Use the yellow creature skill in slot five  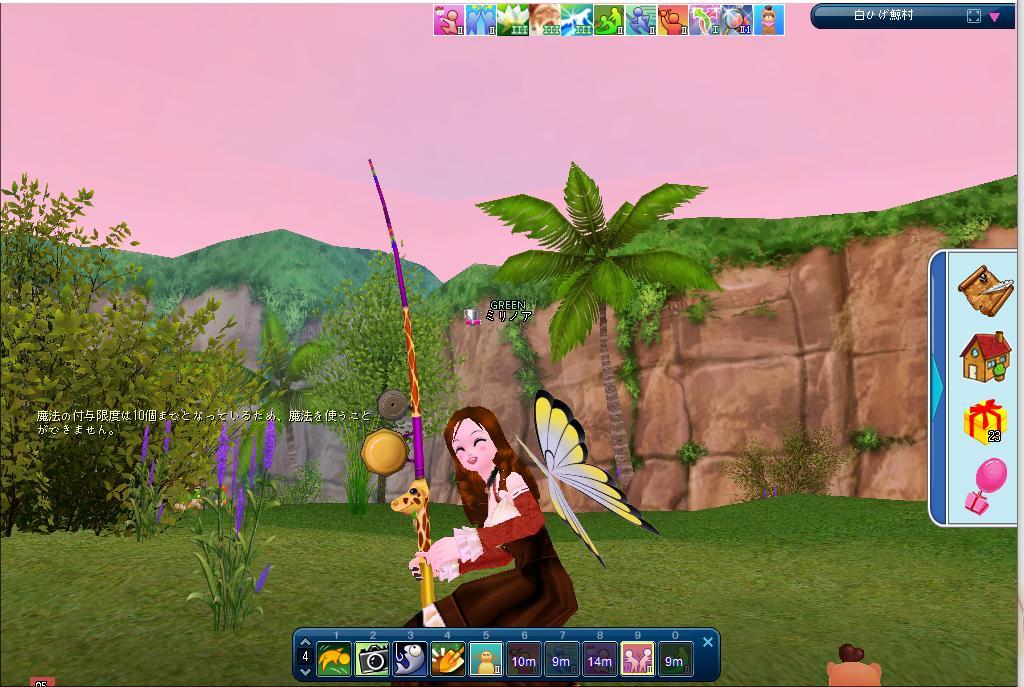tap(486, 660)
